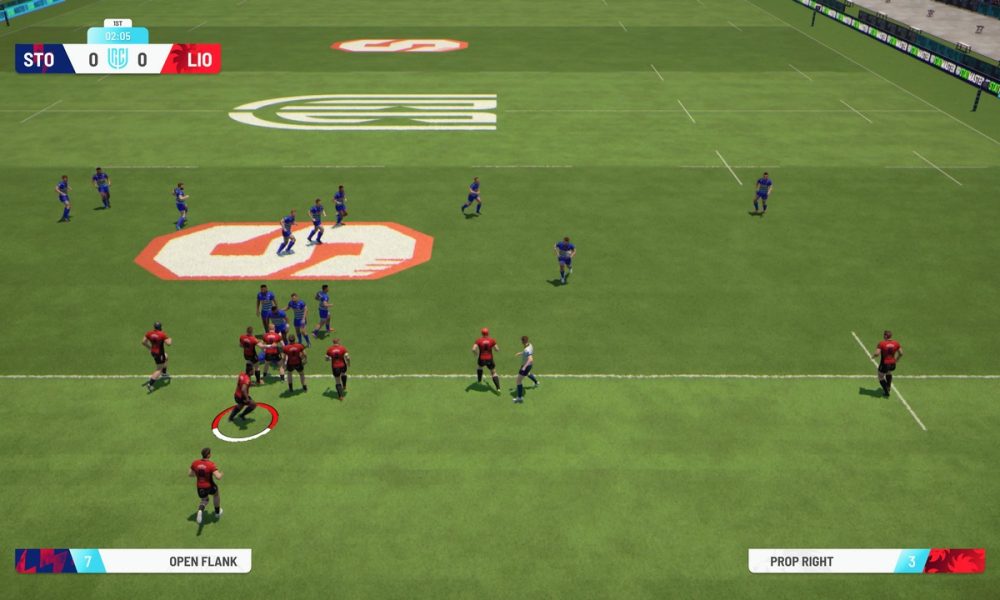This screenshot has height=600, width=1000.
Task: Select the LIO team badge on scoreboard
Action: point(197,59)
